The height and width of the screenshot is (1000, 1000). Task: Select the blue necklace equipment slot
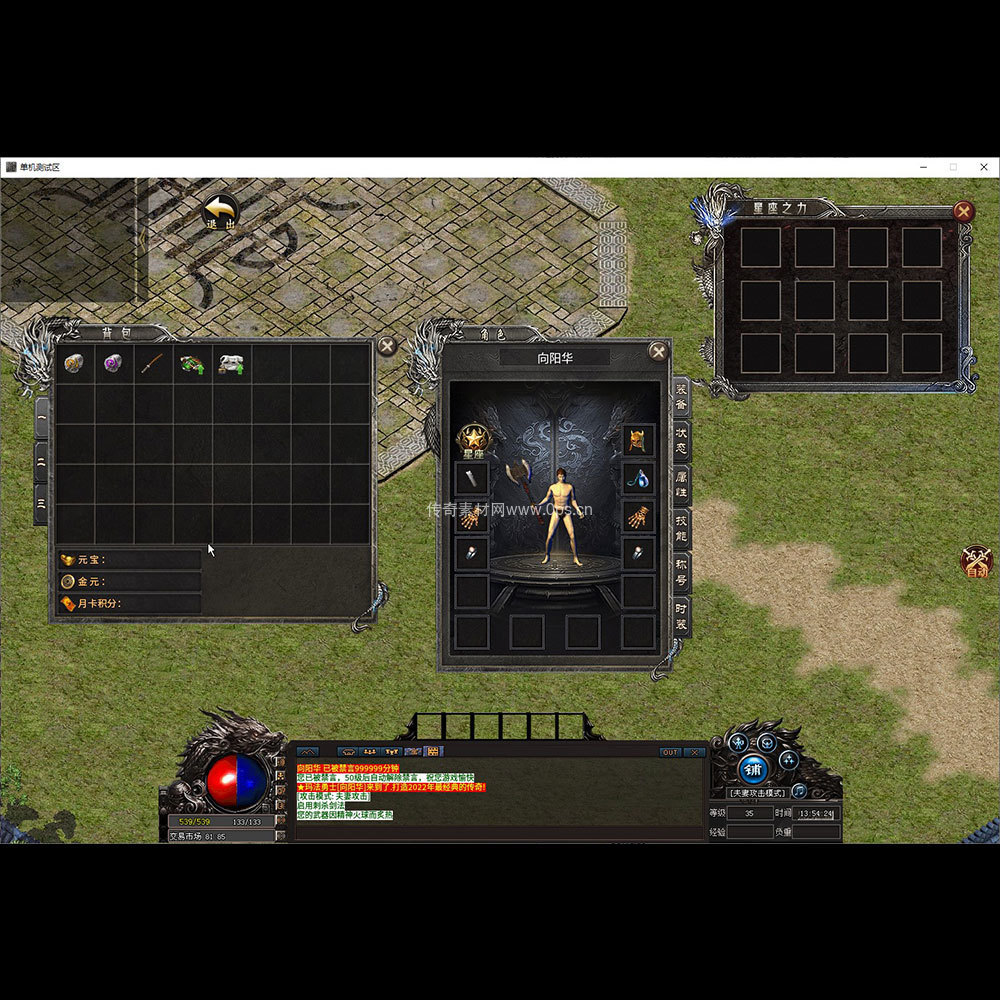[x=638, y=478]
